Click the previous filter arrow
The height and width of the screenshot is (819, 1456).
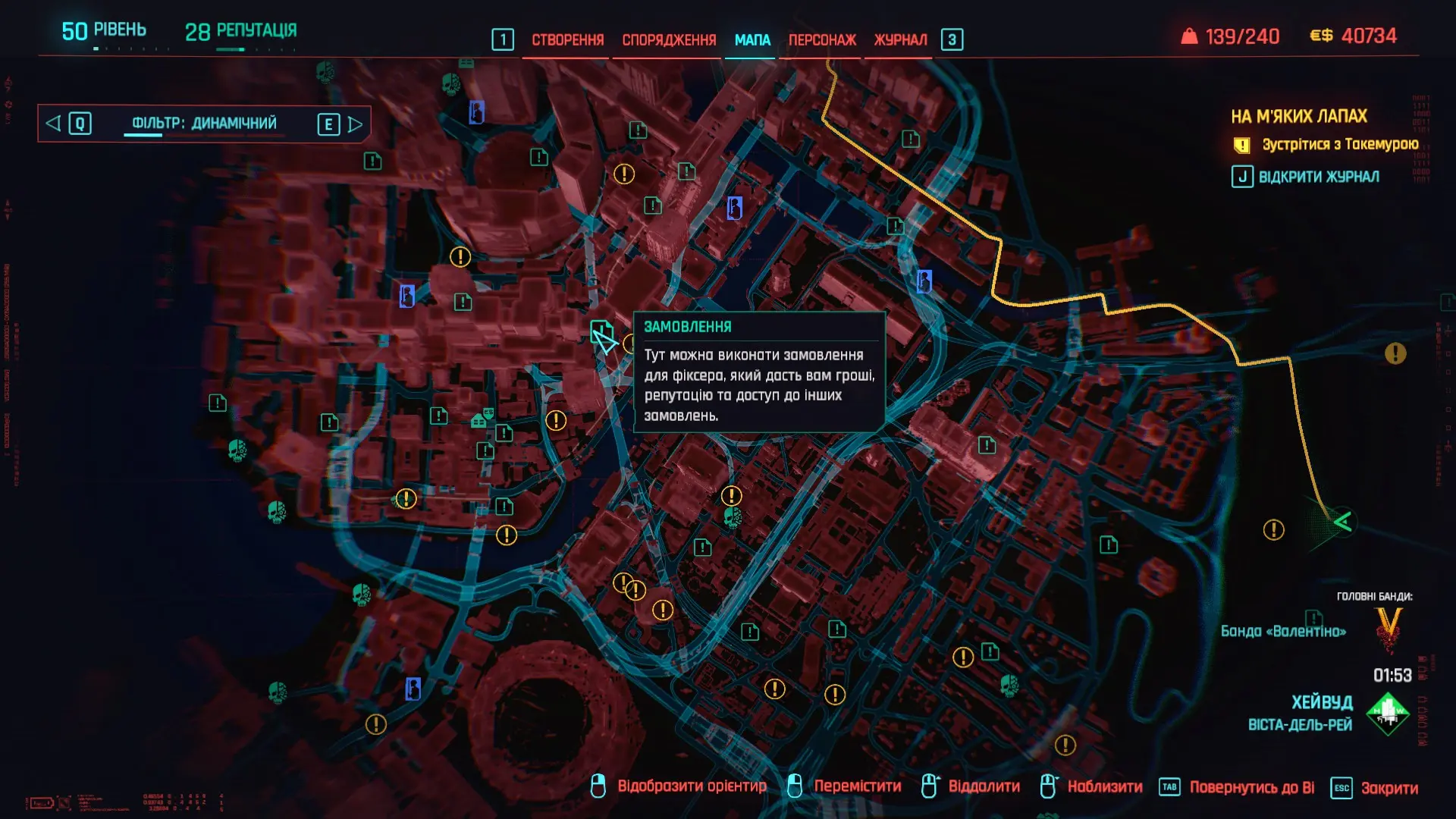[x=53, y=124]
